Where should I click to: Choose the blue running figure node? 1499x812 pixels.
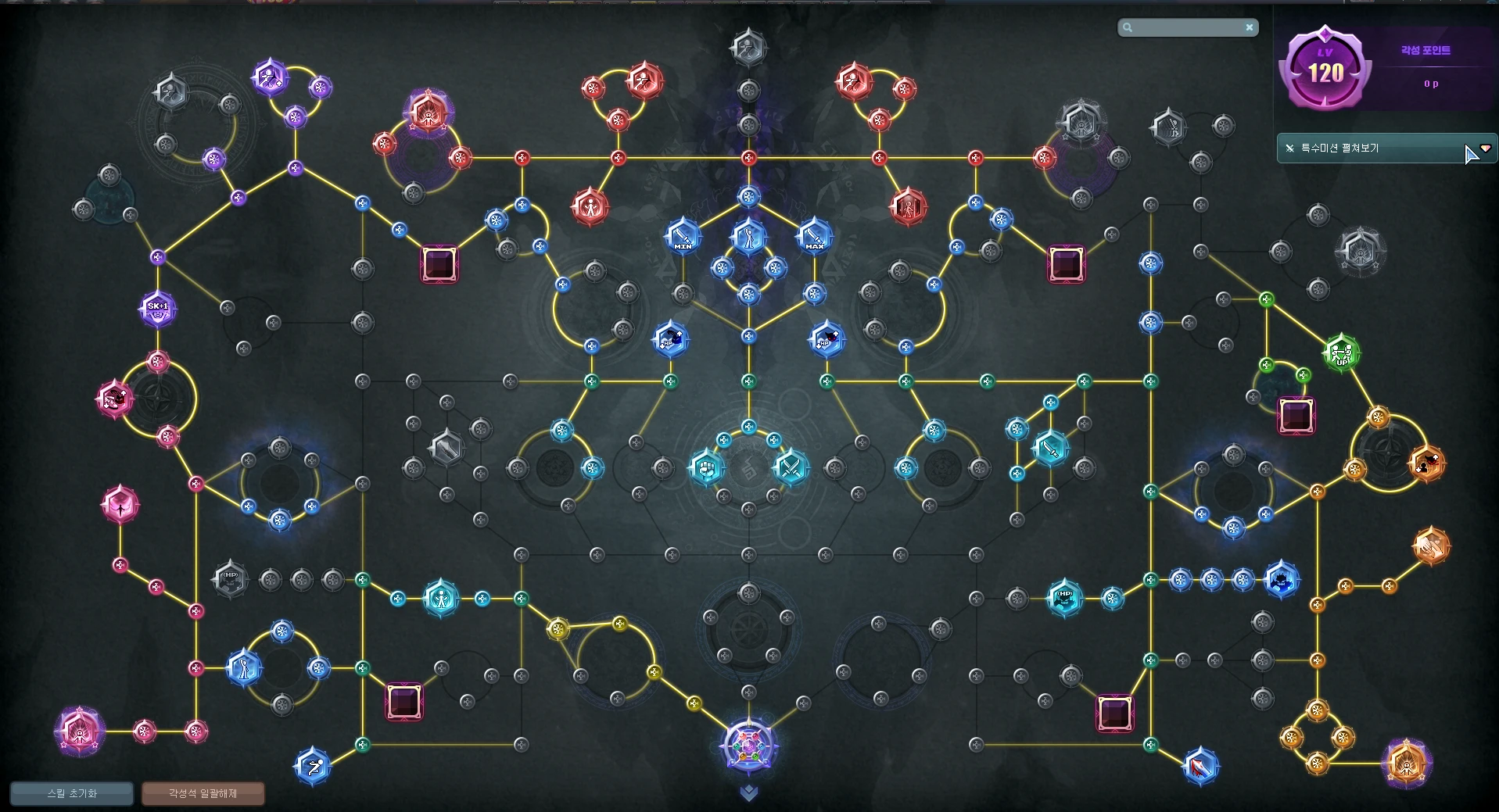pyautogui.click(x=313, y=767)
